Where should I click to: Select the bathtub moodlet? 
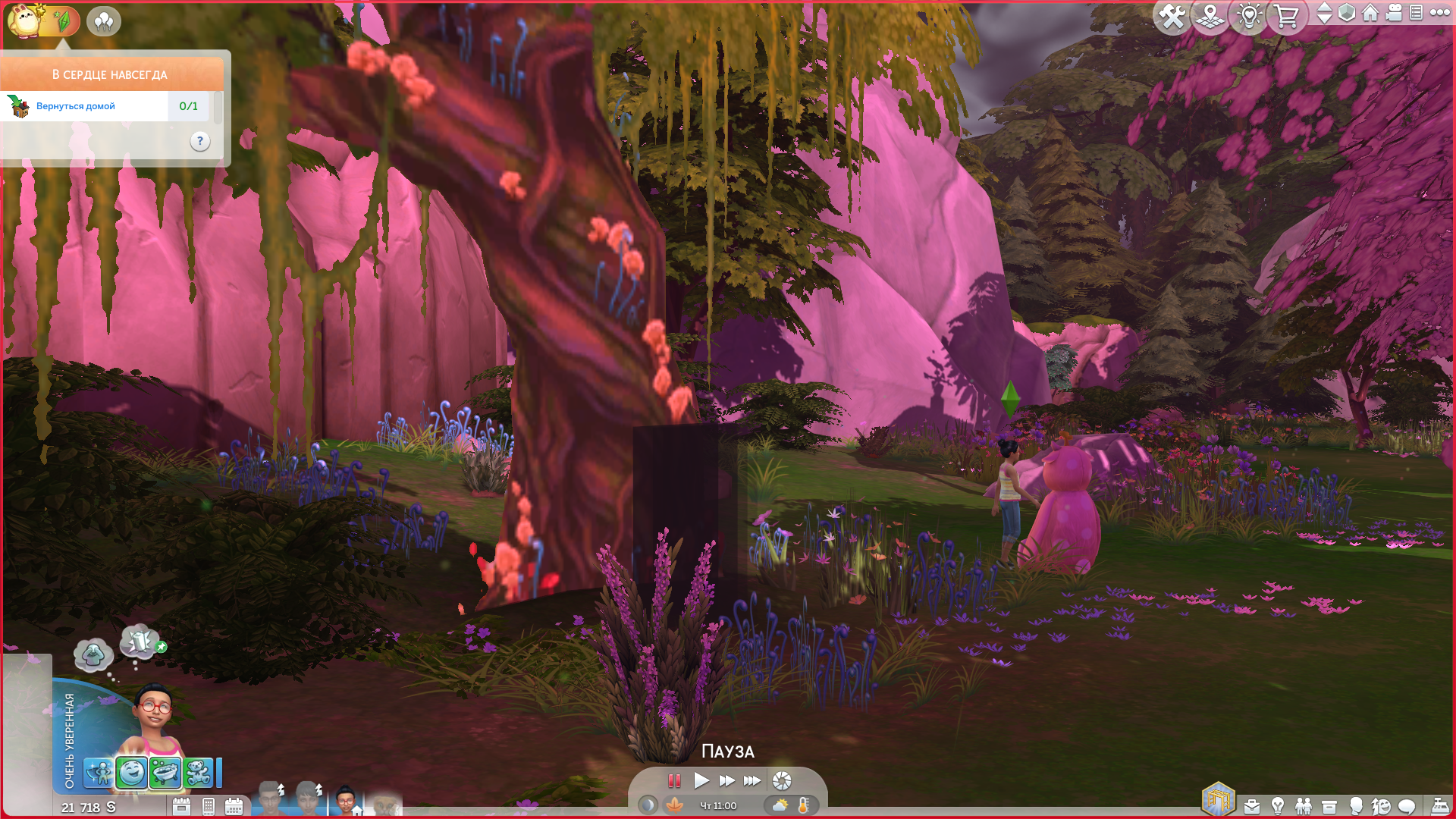pos(165,773)
